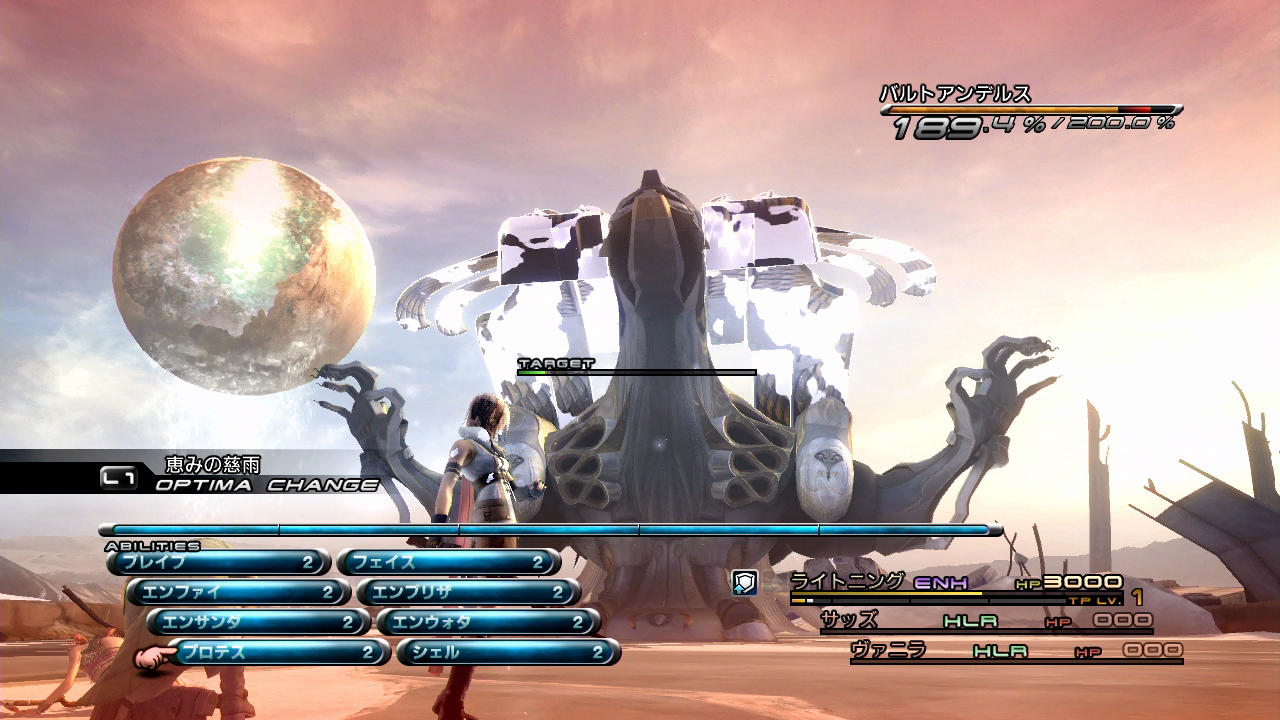
Task: Choose the エンウォタ command
Action: [x=488, y=623]
